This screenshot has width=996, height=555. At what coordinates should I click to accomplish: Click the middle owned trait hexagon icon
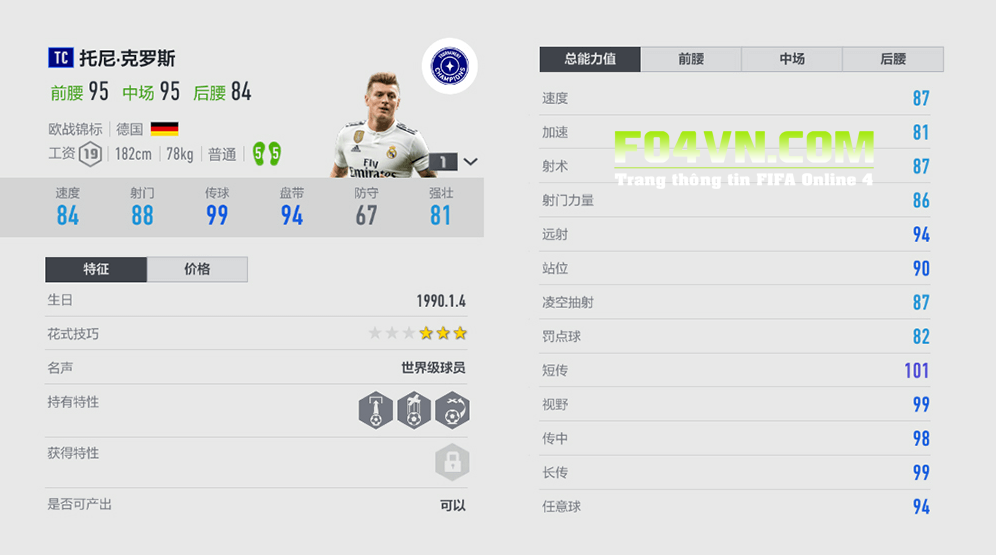click(413, 410)
